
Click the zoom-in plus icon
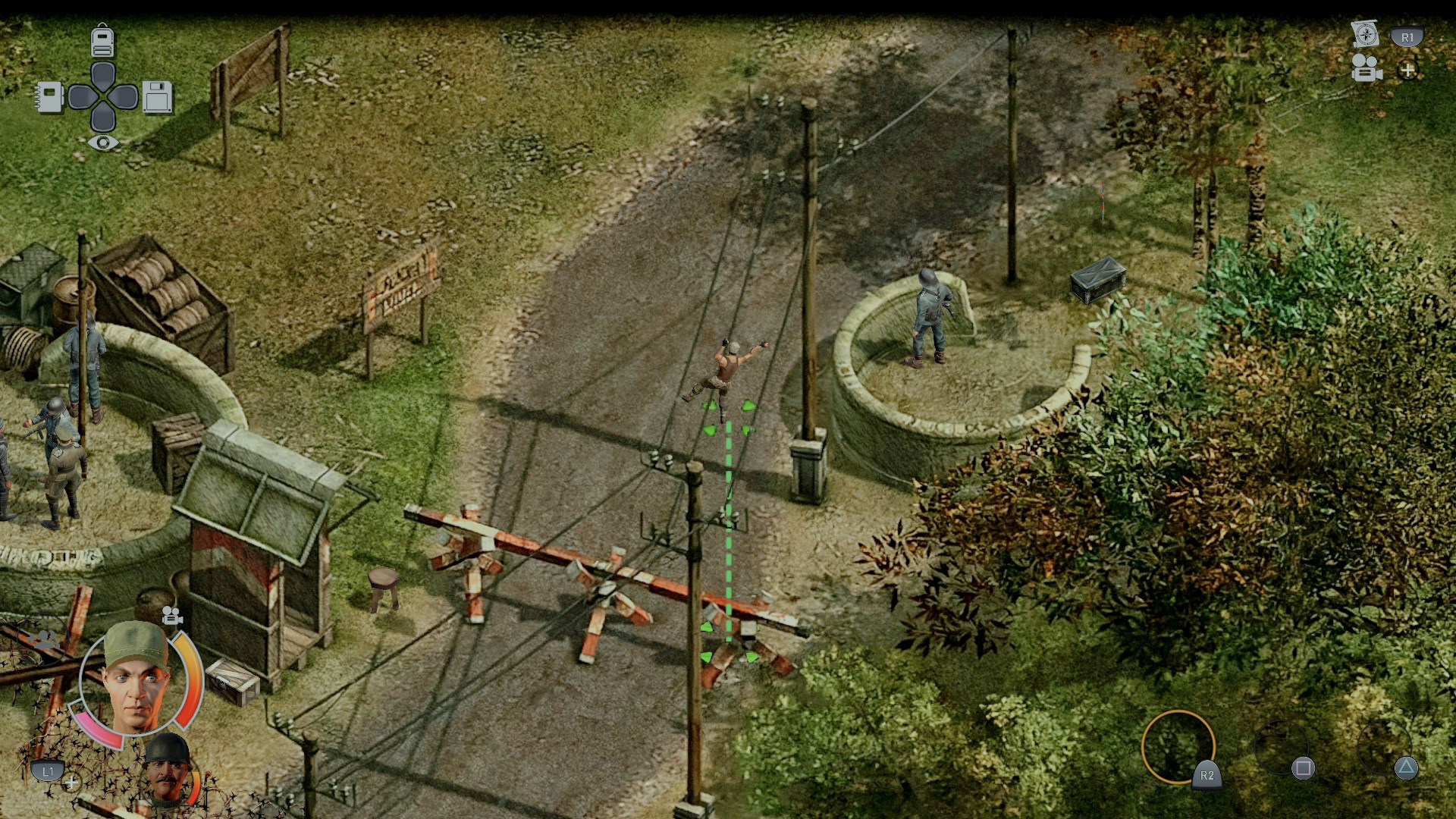[1409, 71]
